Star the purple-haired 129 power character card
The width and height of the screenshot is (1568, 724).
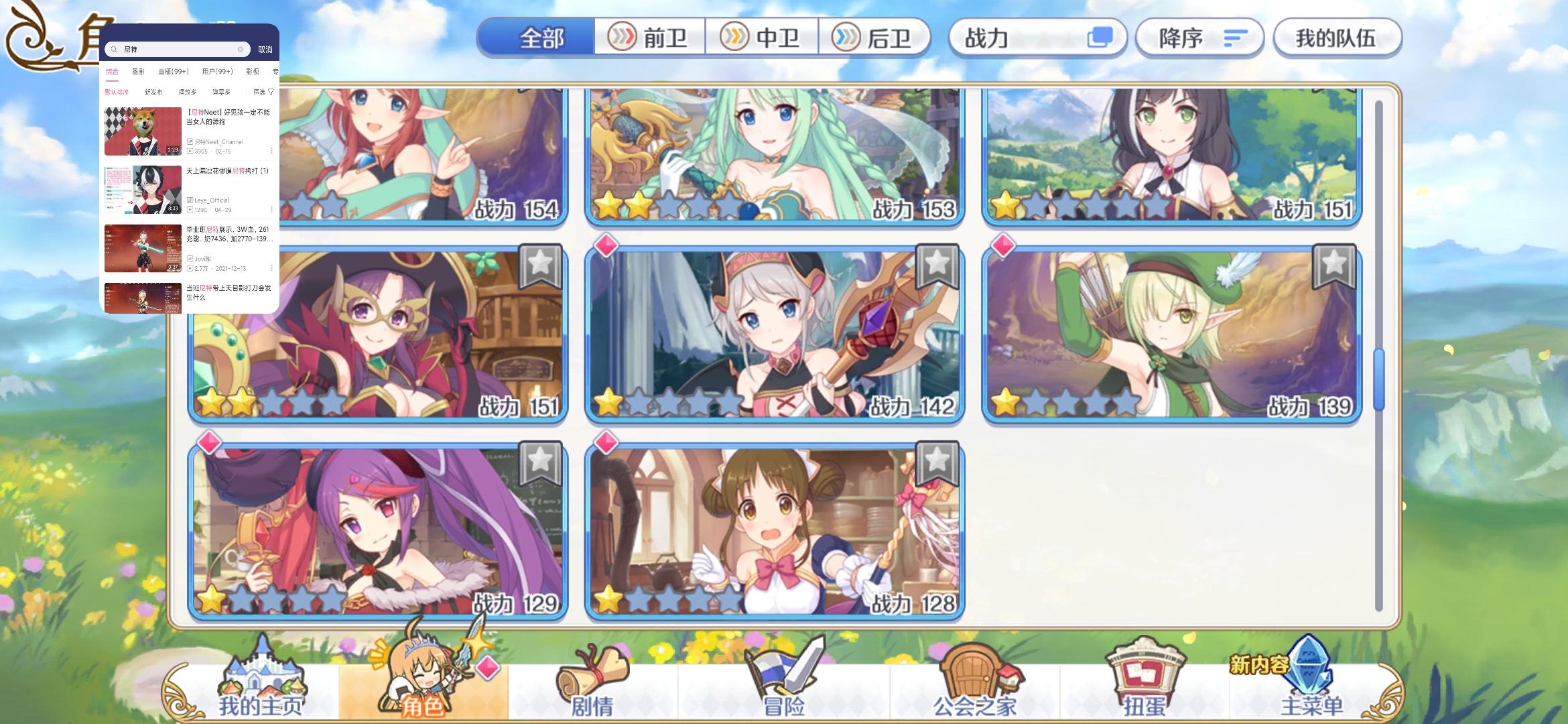click(x=540, y=460)
